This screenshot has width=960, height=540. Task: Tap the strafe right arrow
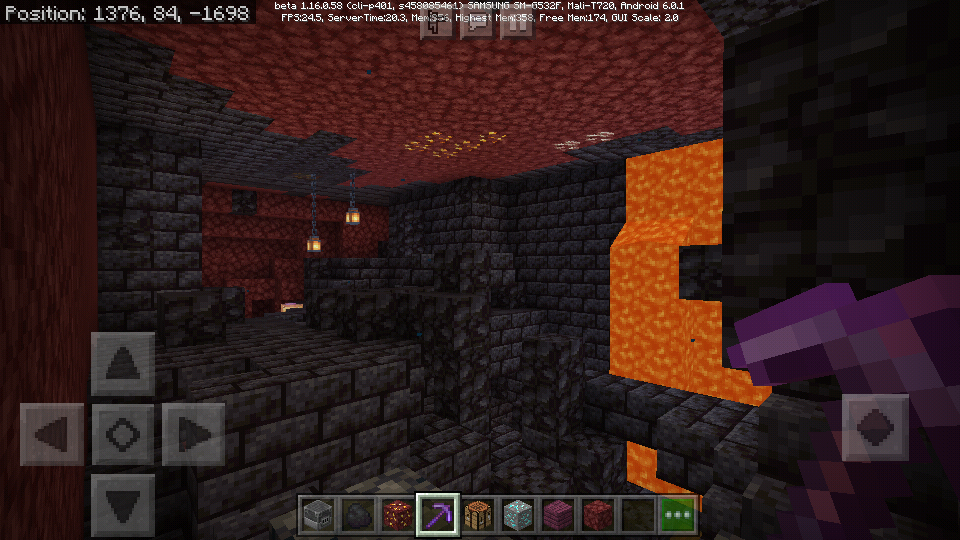coord(193,435)
